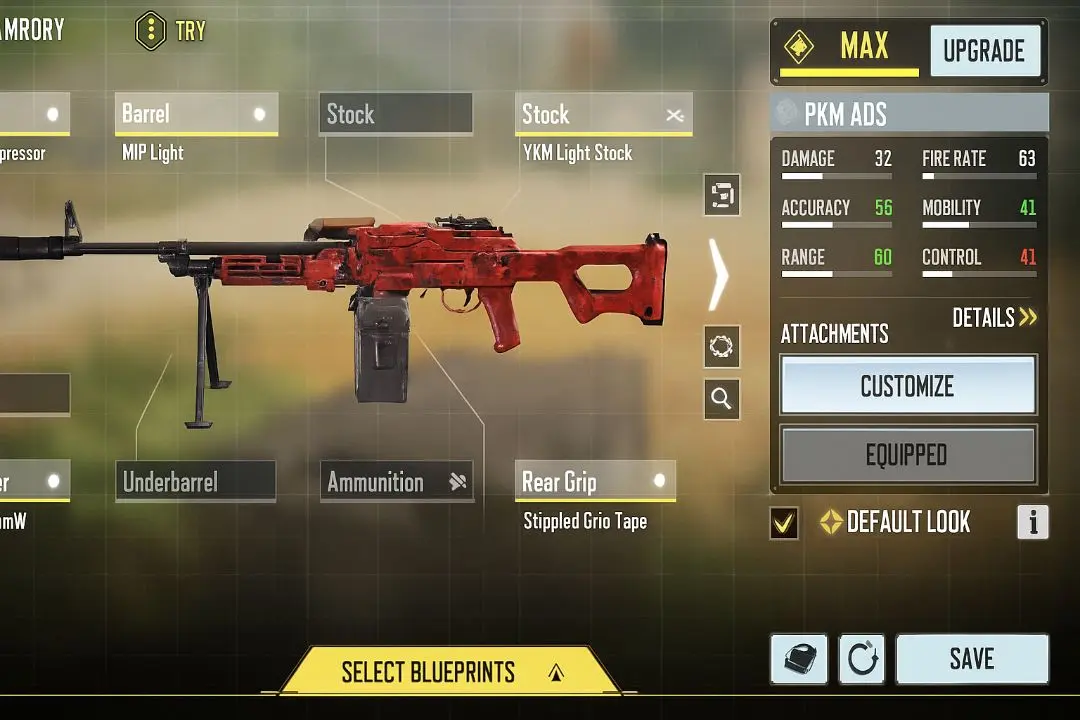Open Select Blueprints drawer
The image size is (1080, 720).
(x=448, y=671)
